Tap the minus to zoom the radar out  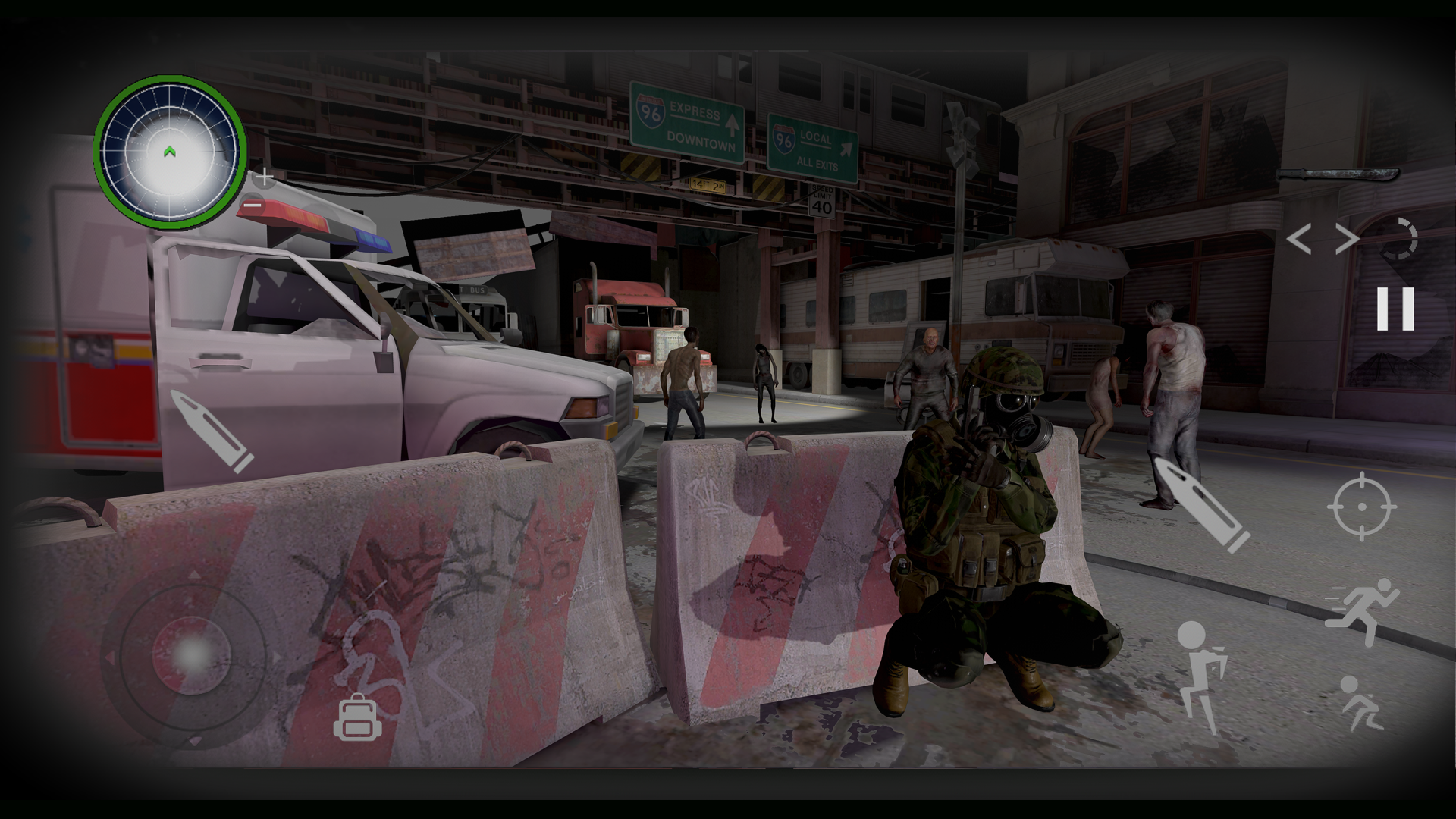[x=253, y=205]
